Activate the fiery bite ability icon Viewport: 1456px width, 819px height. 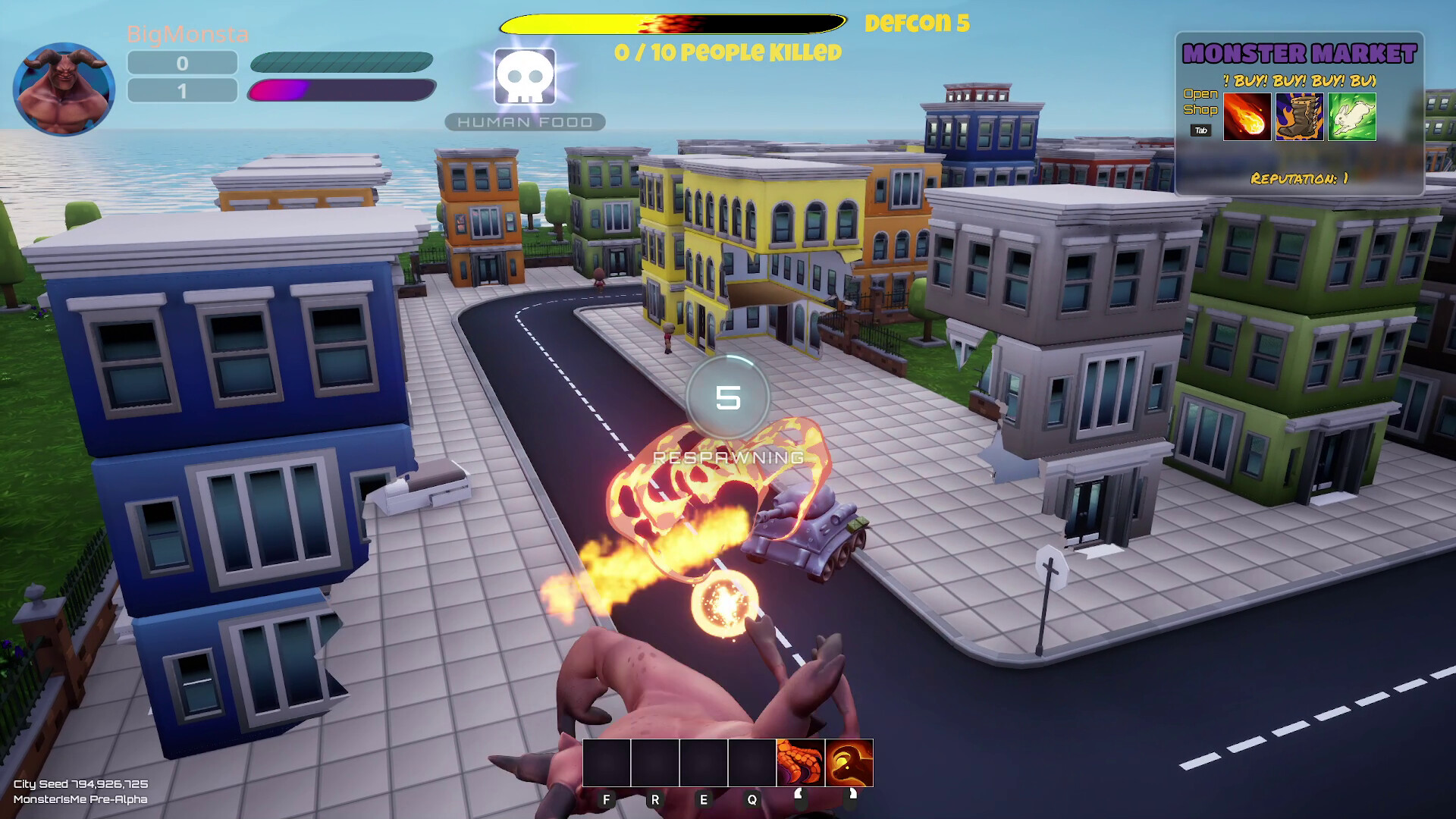(x=848, y=764)
